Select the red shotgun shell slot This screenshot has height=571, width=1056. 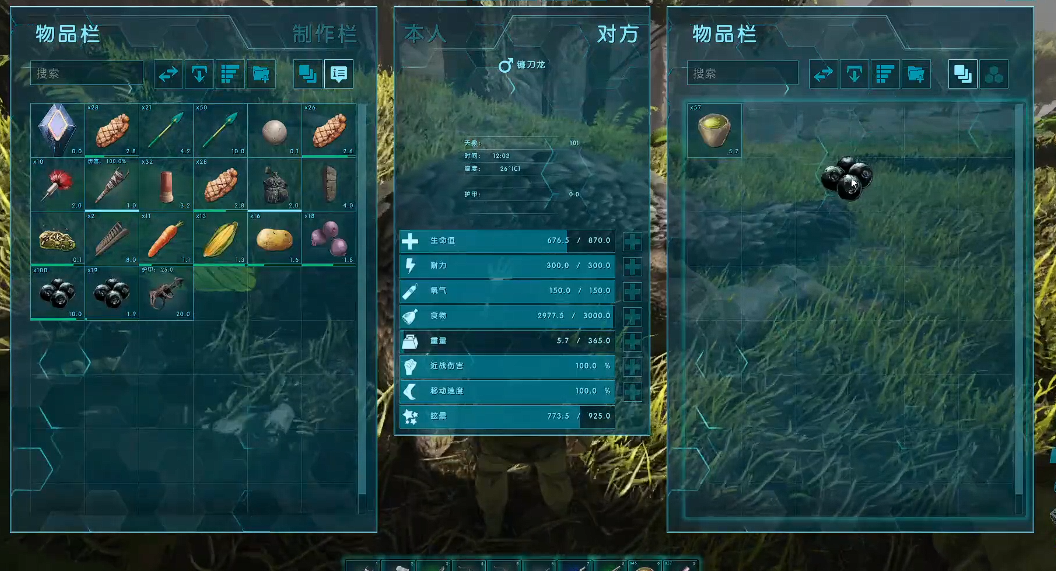point(165,184)
